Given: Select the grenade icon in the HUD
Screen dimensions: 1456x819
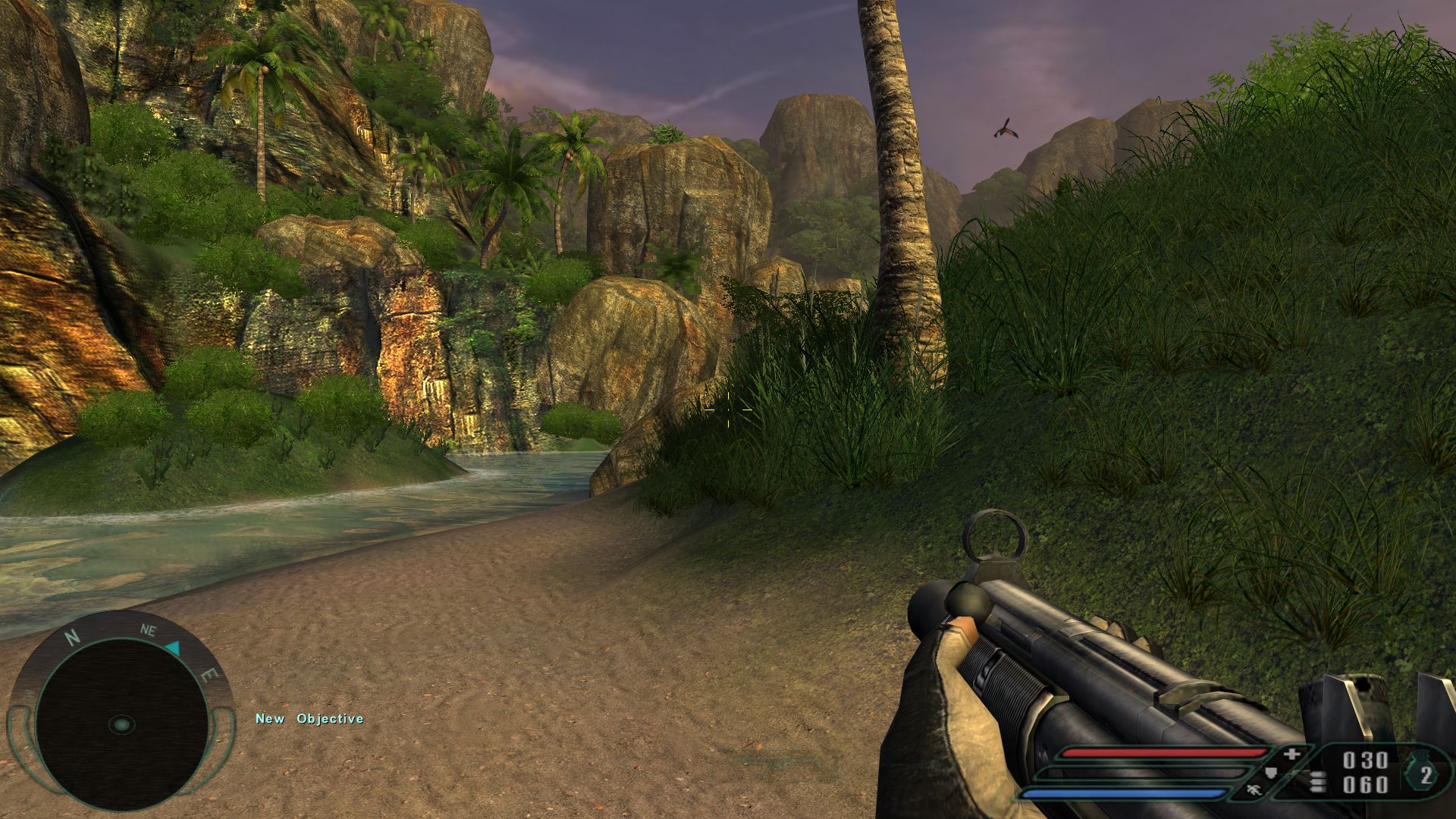Looking at the screenshot, I should (1424, 774).
